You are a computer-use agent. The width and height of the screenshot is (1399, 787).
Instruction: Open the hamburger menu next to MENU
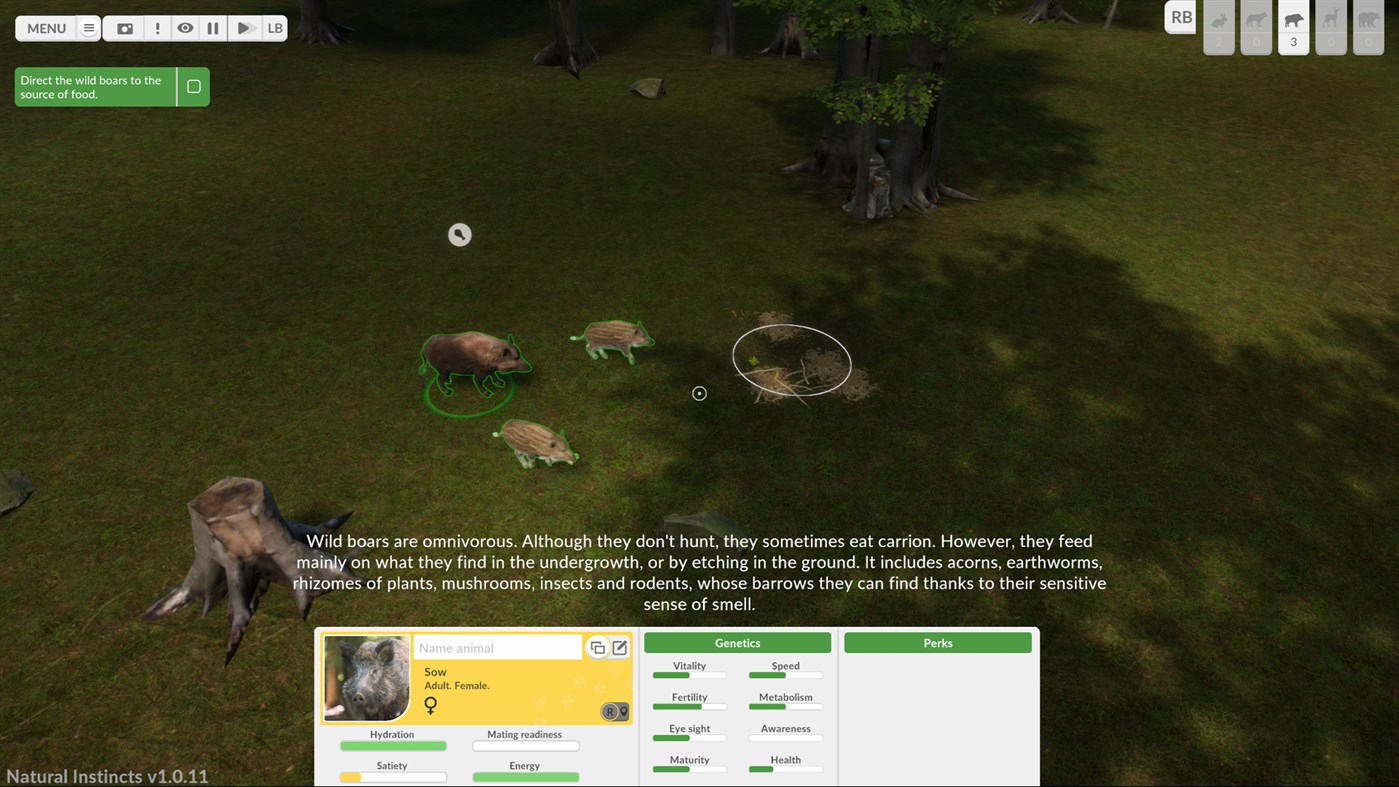88,28
